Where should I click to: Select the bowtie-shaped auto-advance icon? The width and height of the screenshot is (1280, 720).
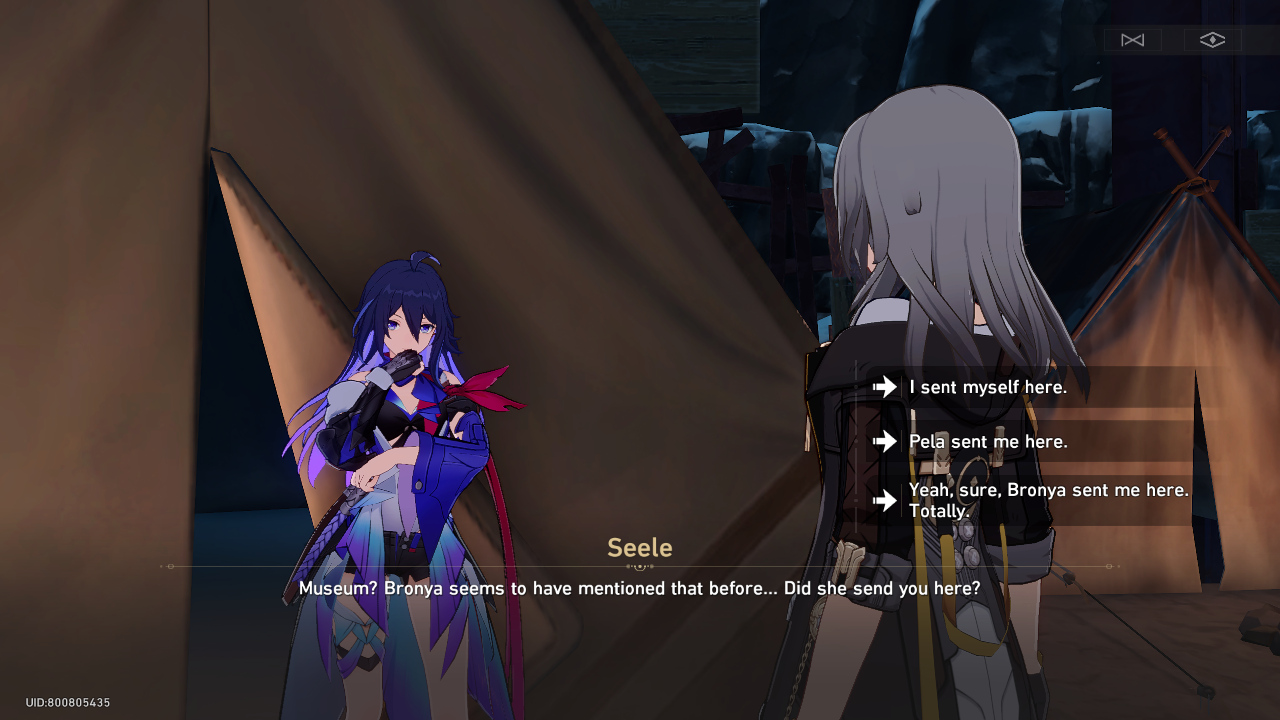click(x=1132, y=40)
